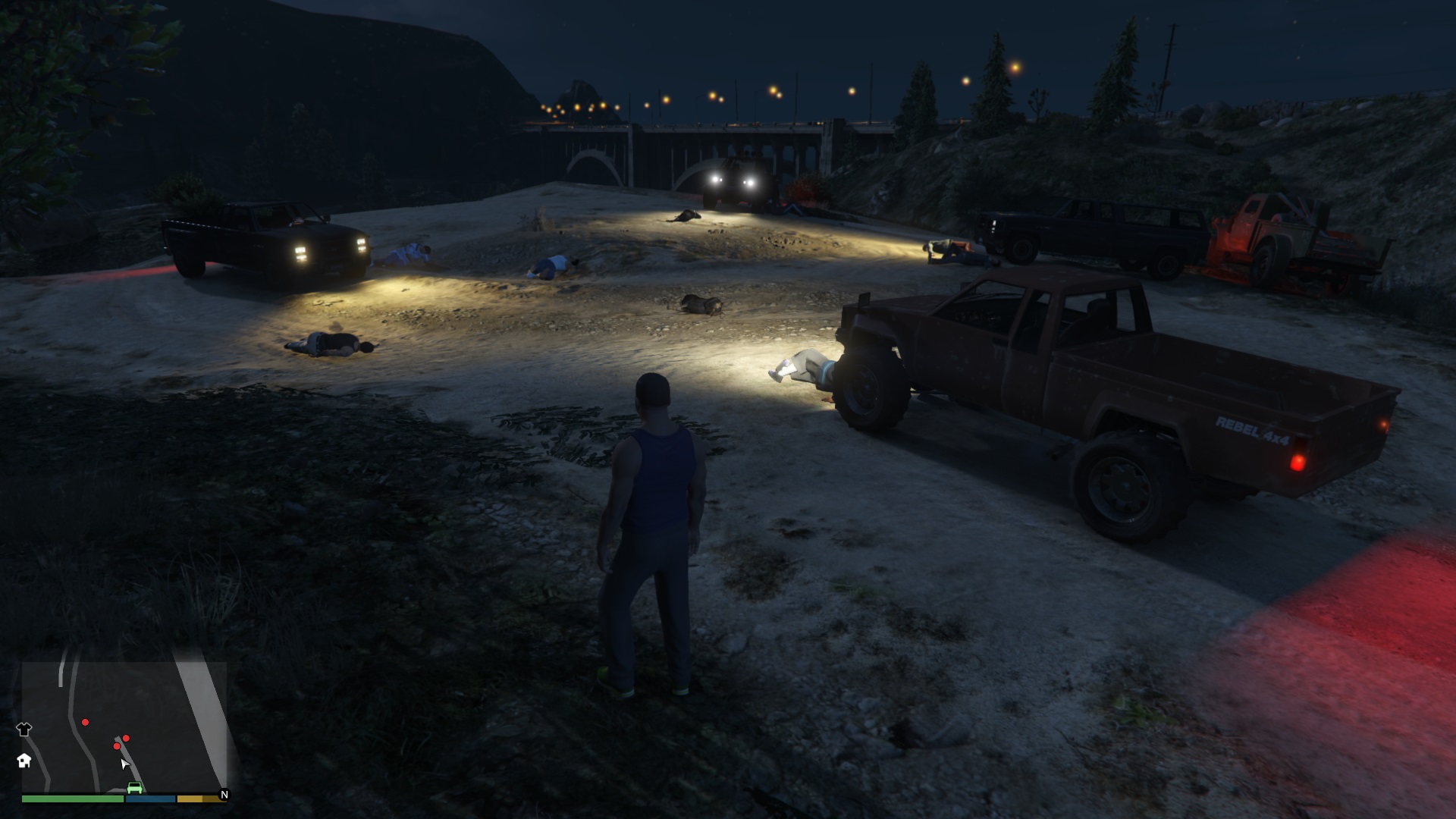The width and height of the screenshot is (1456, 819).
Task: Click the black N compass circle on minimap
Action: click(225, 794)
